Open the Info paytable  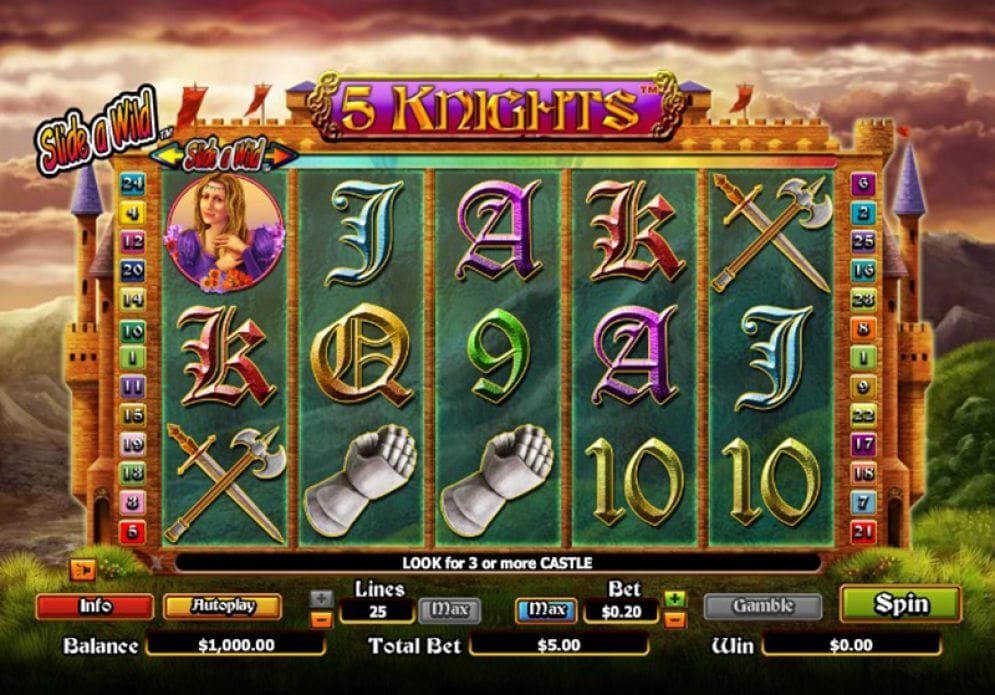(x=95, y=606)
